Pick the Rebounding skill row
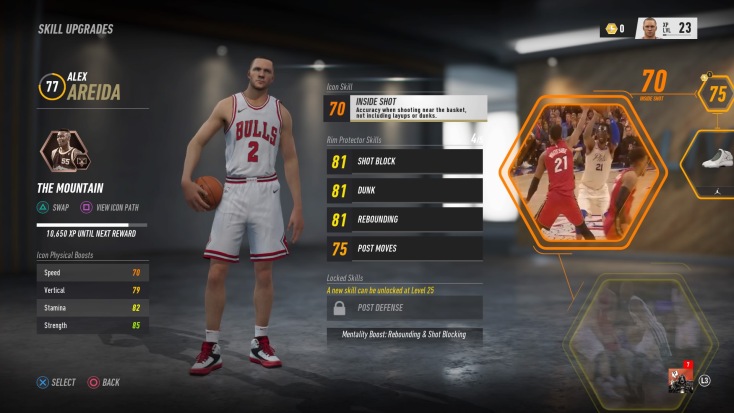This screenshot has width=734, height=413. point(404,219)
